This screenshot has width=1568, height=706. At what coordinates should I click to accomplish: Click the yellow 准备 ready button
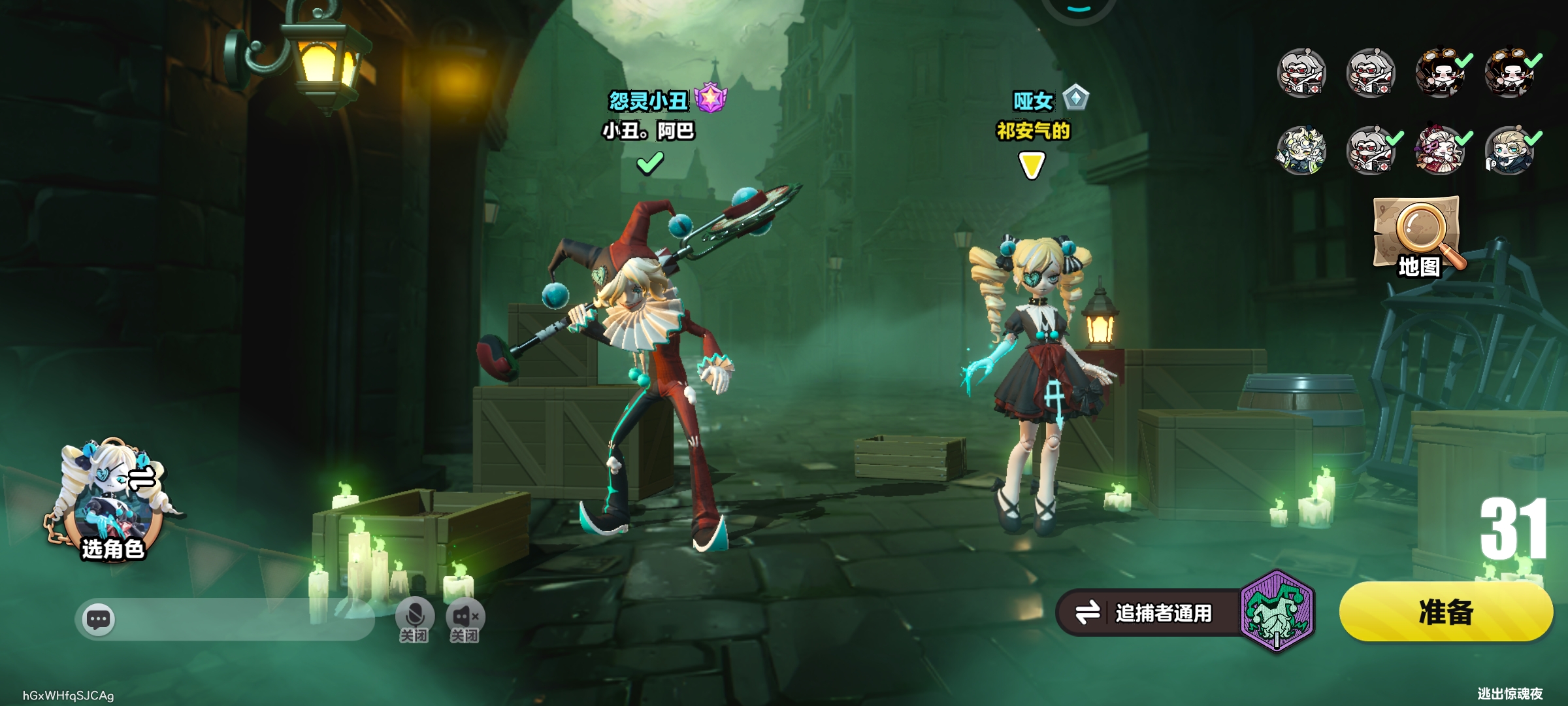pyautogui.click(x=1445, y=612)
